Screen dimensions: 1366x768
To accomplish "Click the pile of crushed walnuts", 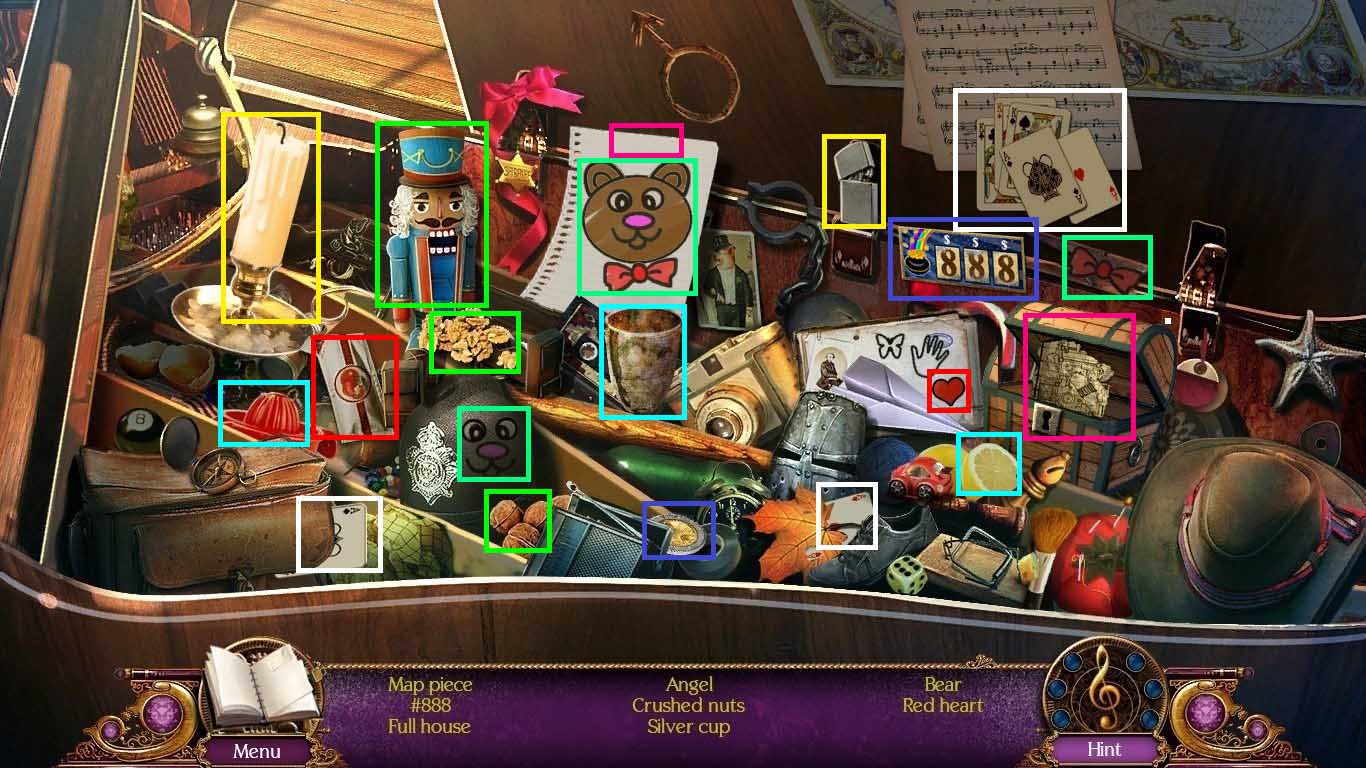I will tap(473, 340).
